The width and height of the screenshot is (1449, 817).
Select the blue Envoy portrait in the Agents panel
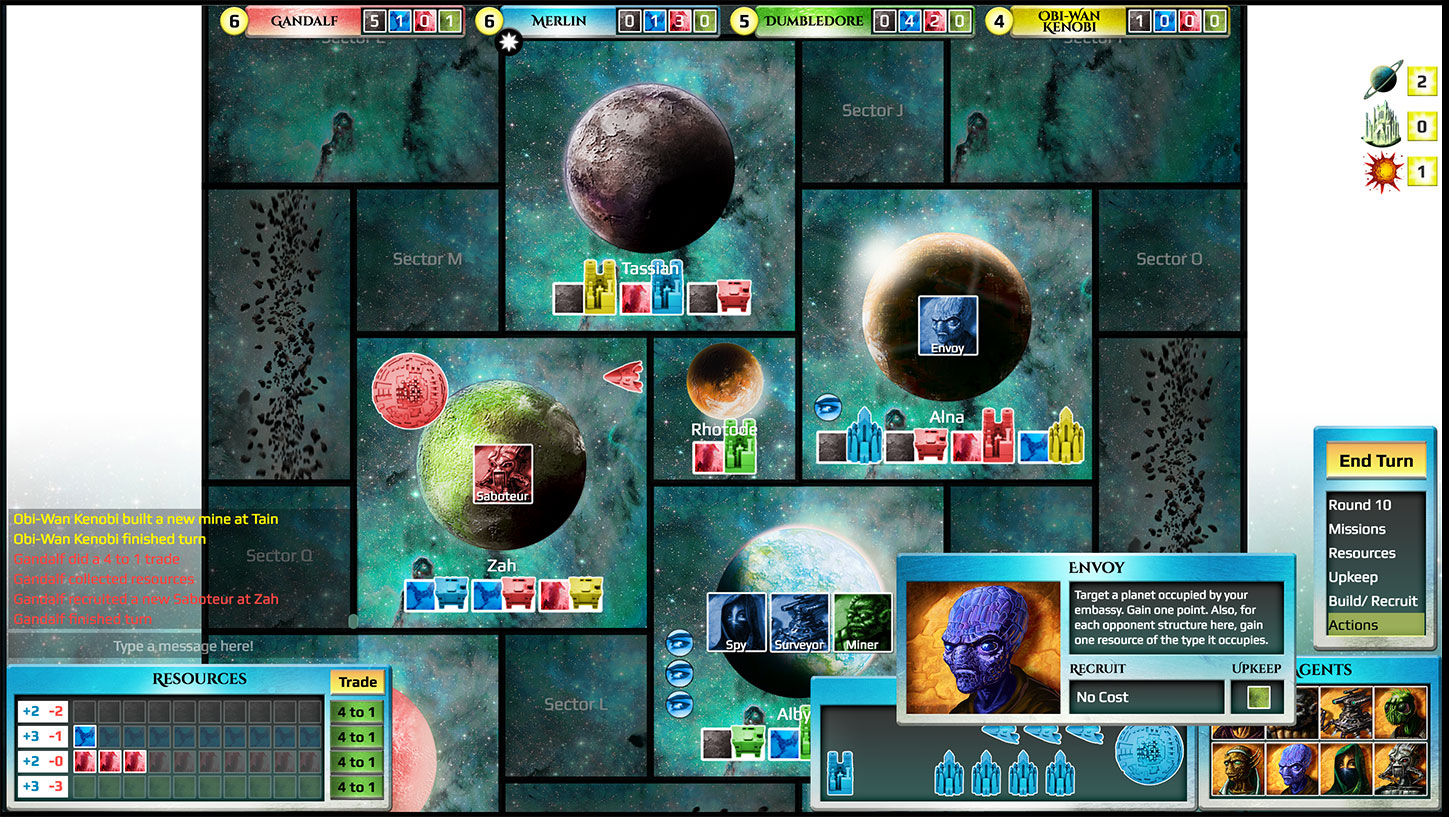click(1290, 768)
